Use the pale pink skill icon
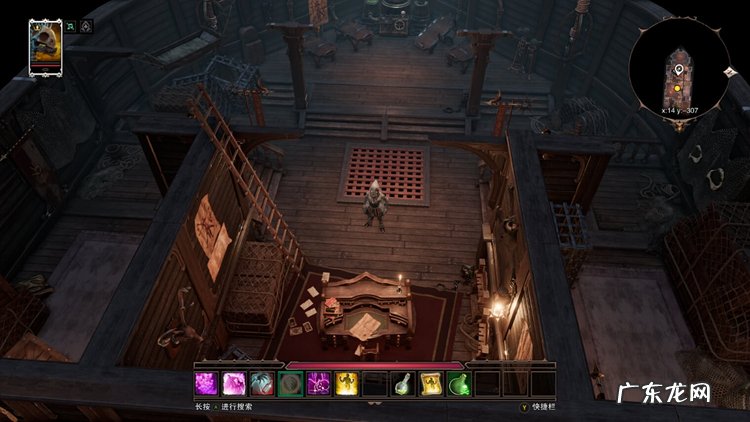 [234, 383]
